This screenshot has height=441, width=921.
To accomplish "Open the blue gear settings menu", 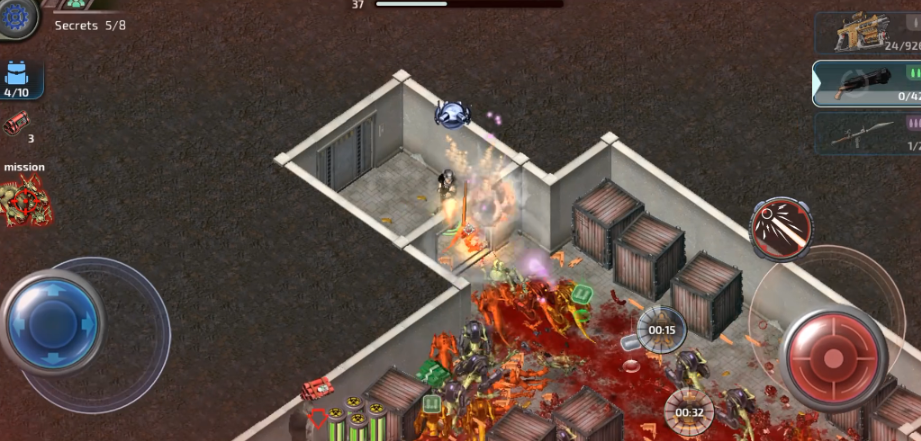I will pos(16,16).
